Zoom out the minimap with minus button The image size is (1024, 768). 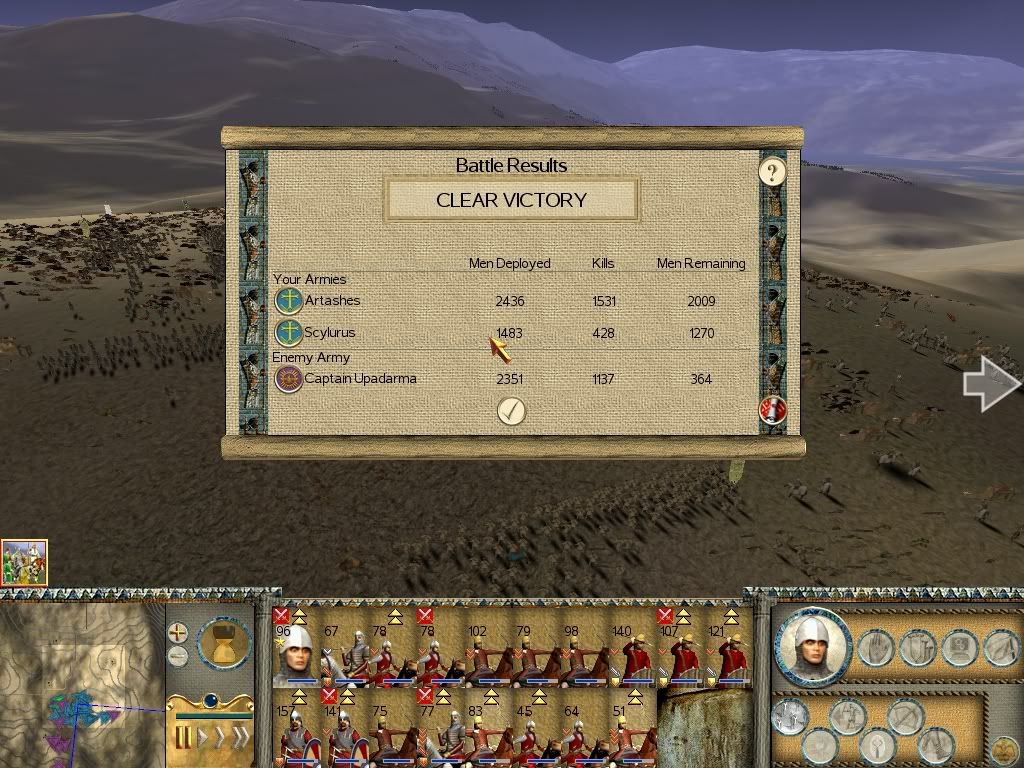[177, 656]
